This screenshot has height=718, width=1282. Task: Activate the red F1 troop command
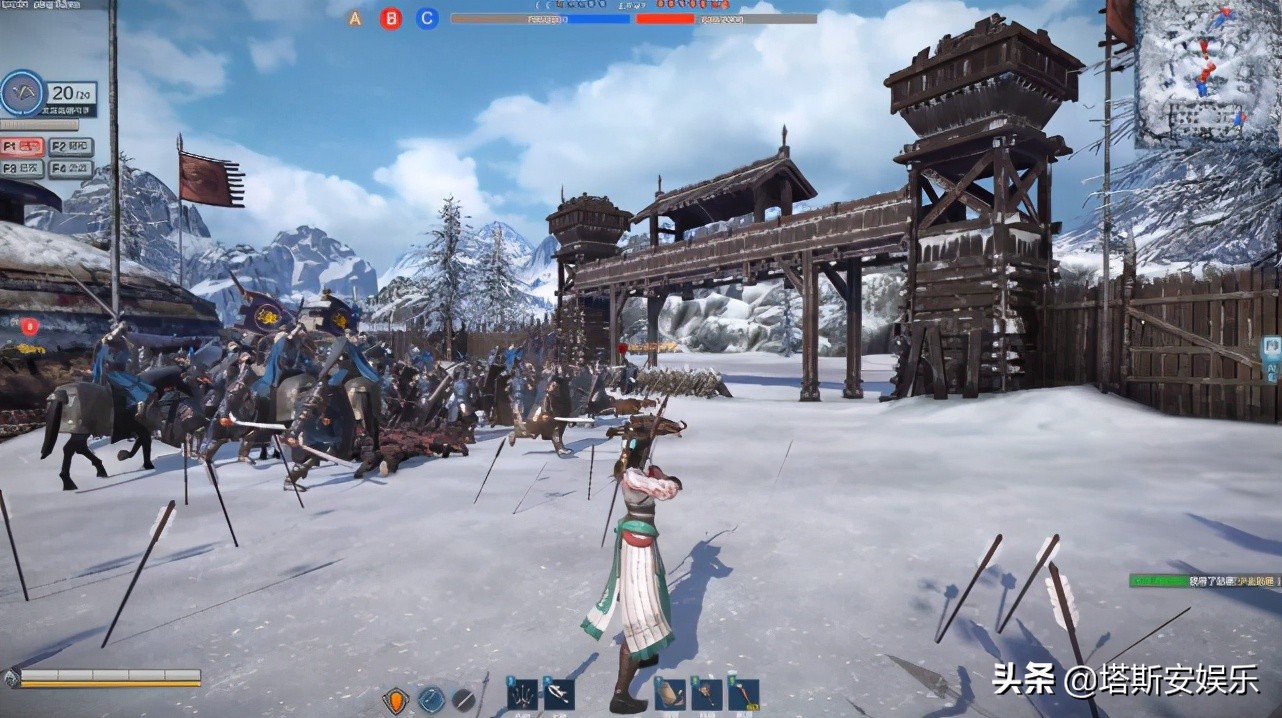coord(23,146)
